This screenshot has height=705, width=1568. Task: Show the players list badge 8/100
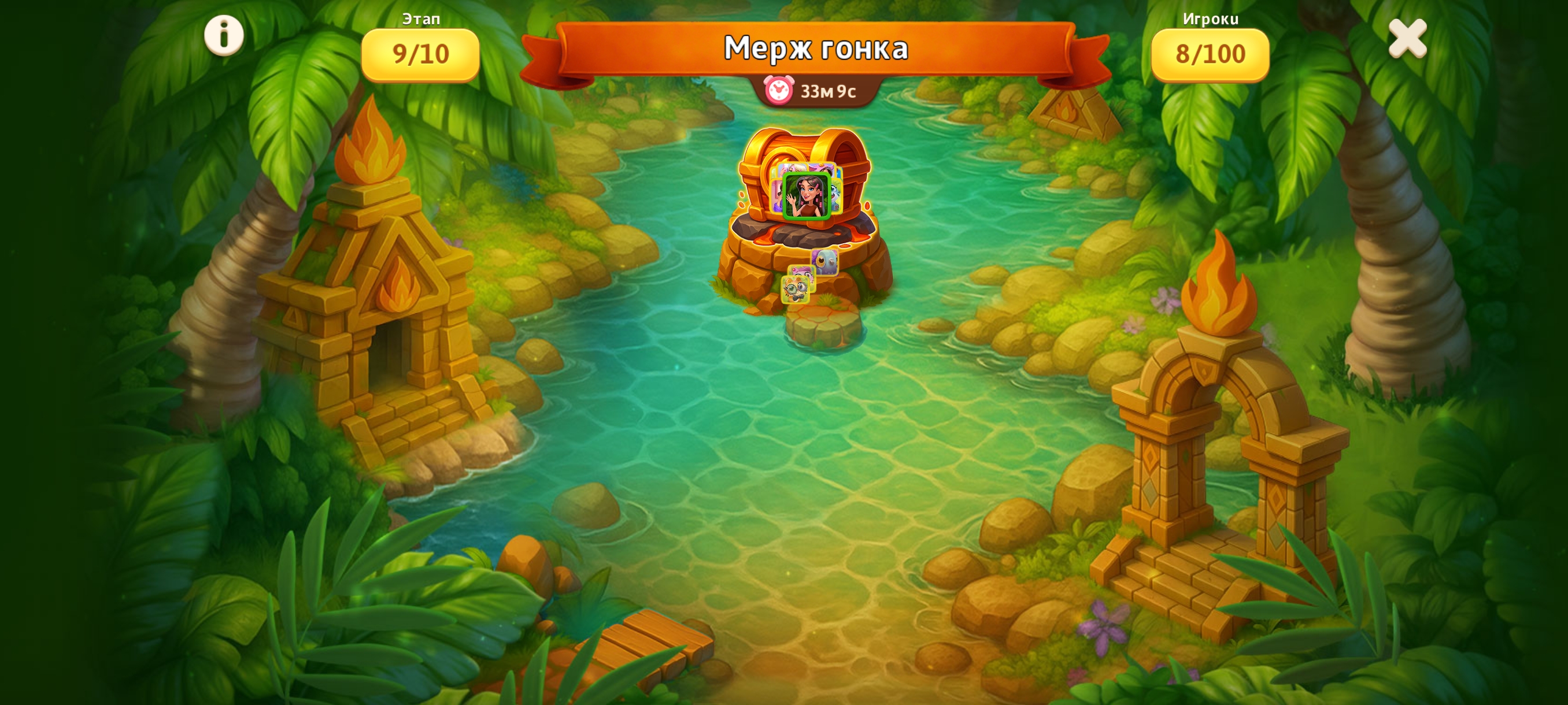(x=1210, y=54)
